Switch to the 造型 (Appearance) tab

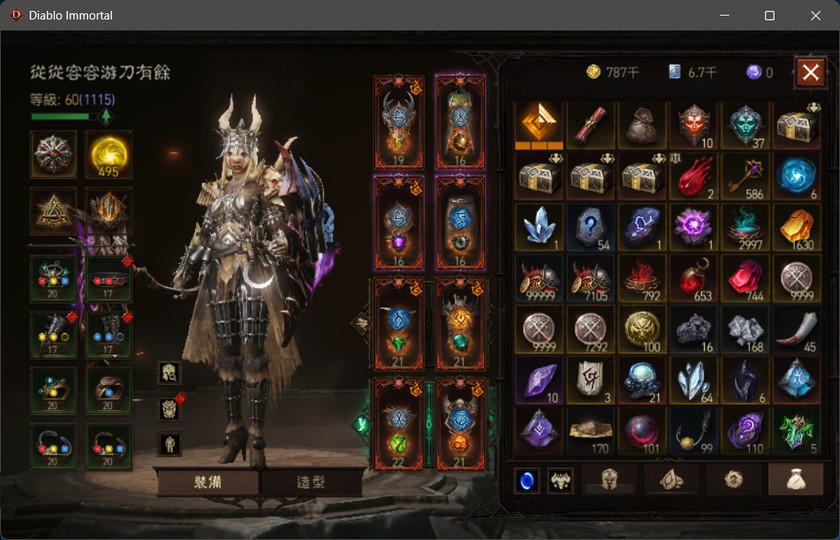[x=311, y=482]
